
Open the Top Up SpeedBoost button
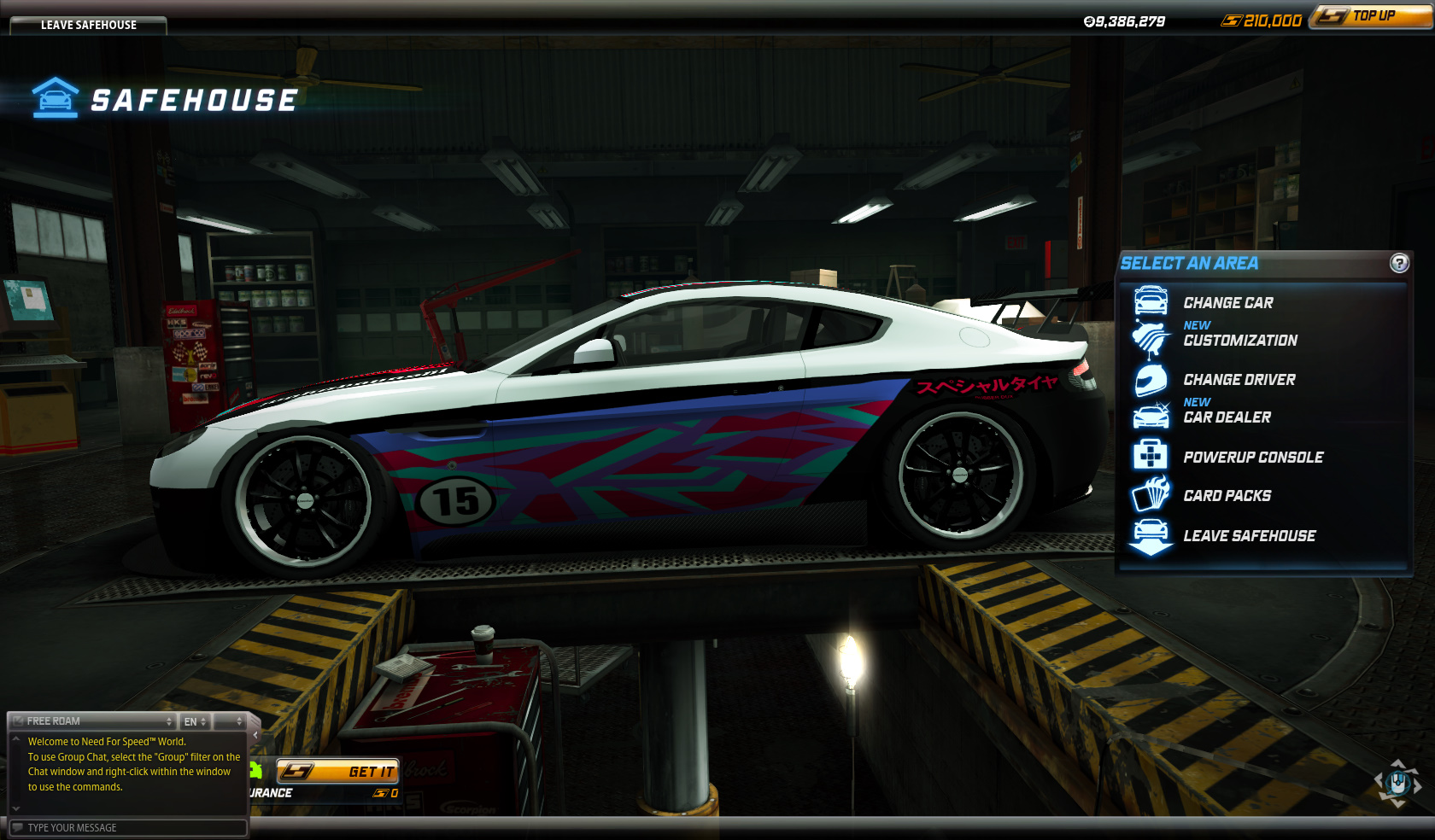coord(1372,16)
